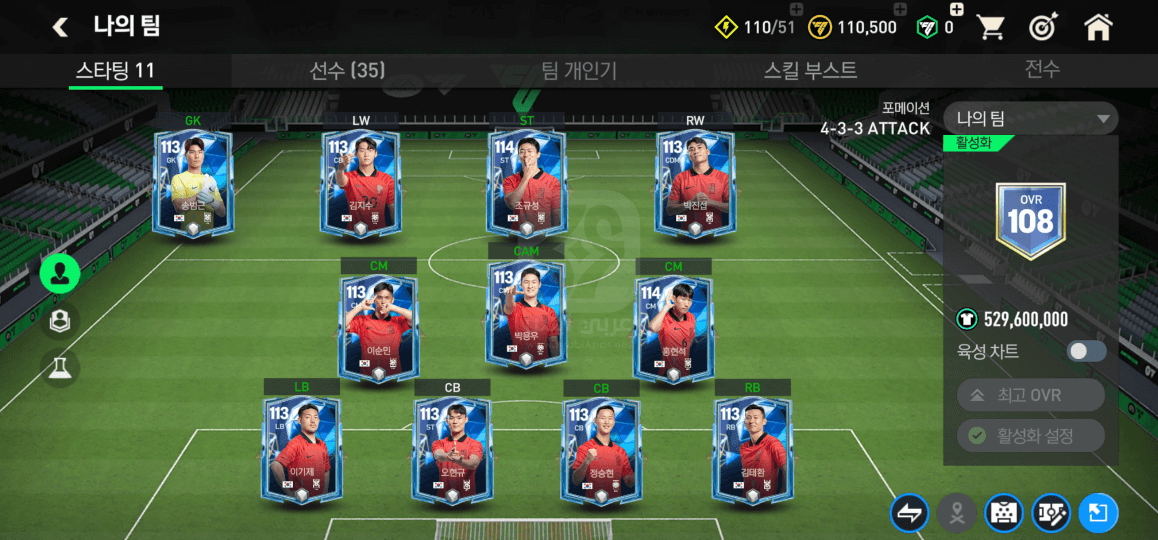Select the goalkeeper player card
The height and width of the screenshot is (540, 1158).
193,184
